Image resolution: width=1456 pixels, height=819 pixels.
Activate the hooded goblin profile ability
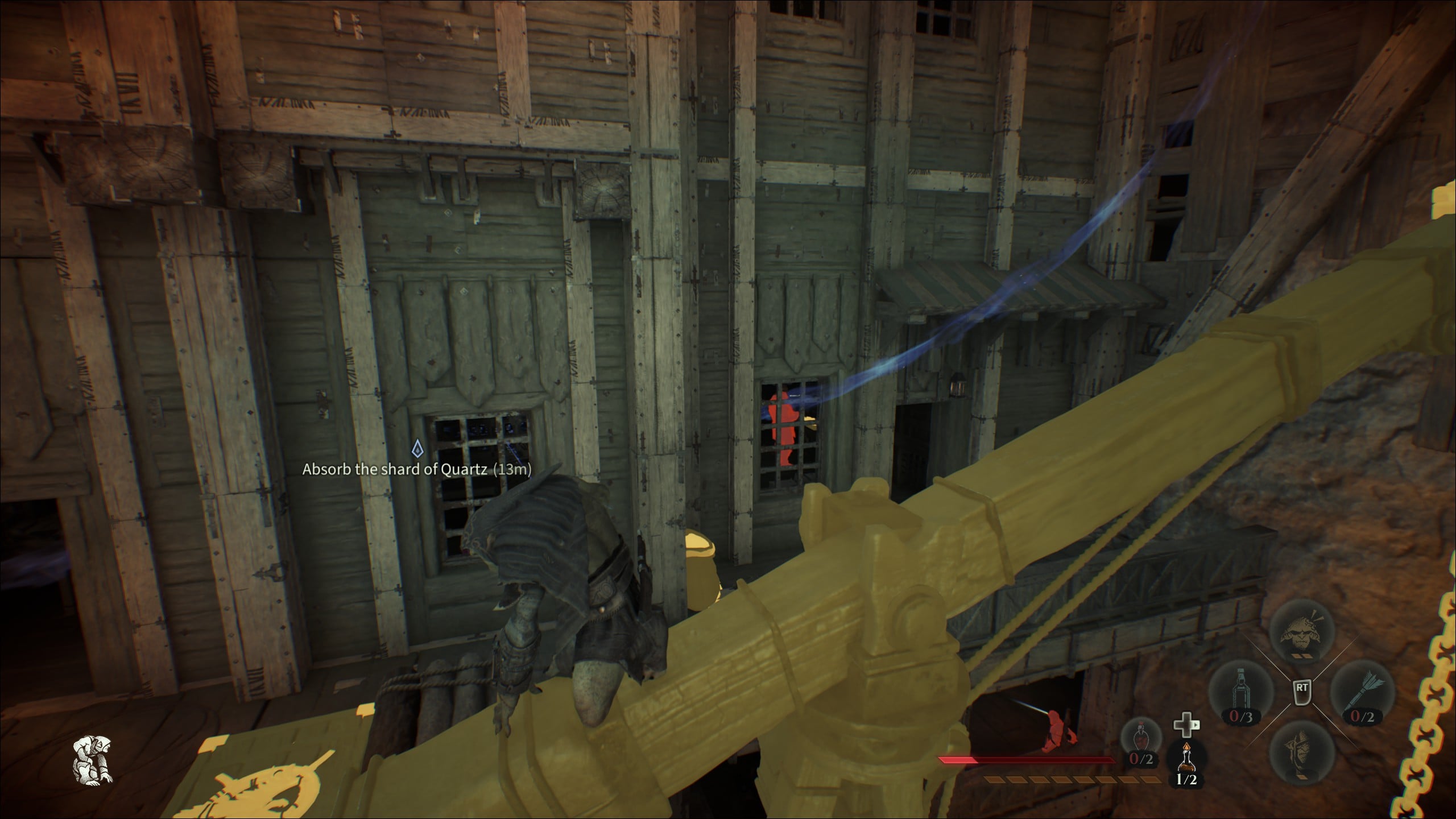point(1301,754)
